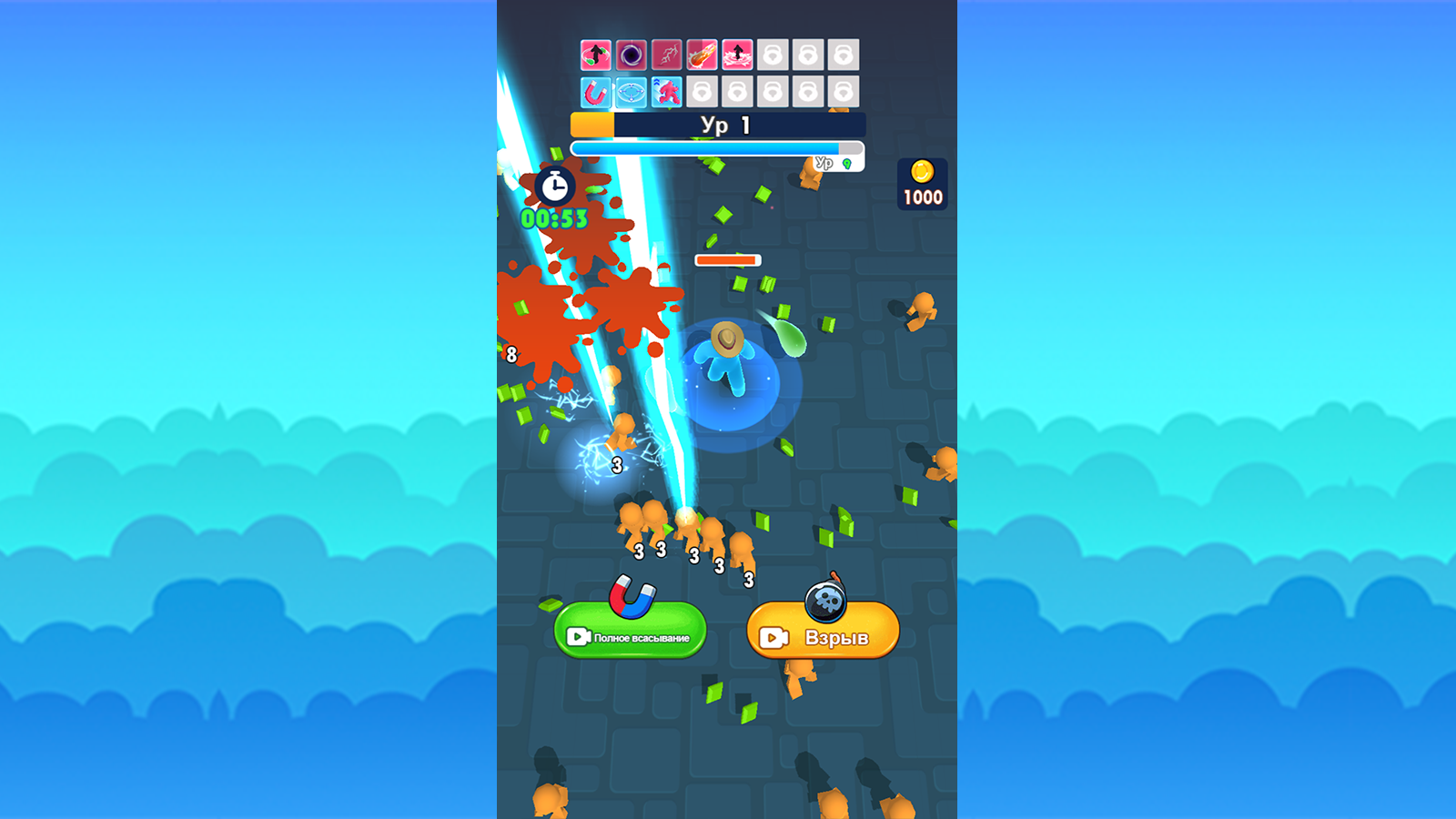Screen dimensions: 1456x819
Task: Tap the first locked skill slot
Action: pos(772,55)
